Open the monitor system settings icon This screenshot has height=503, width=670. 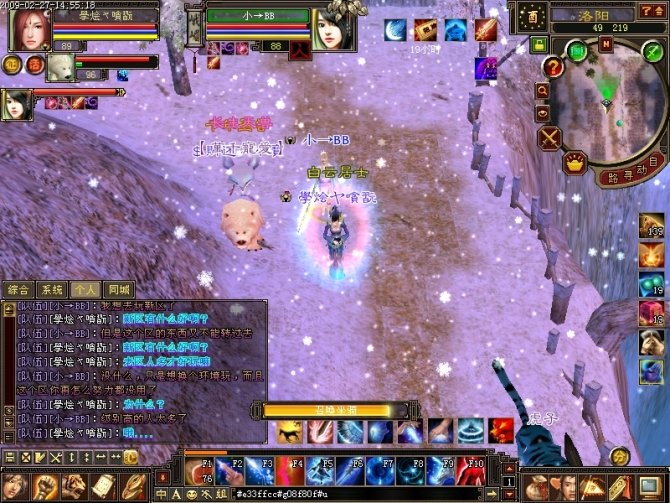[x=650, y=487]
